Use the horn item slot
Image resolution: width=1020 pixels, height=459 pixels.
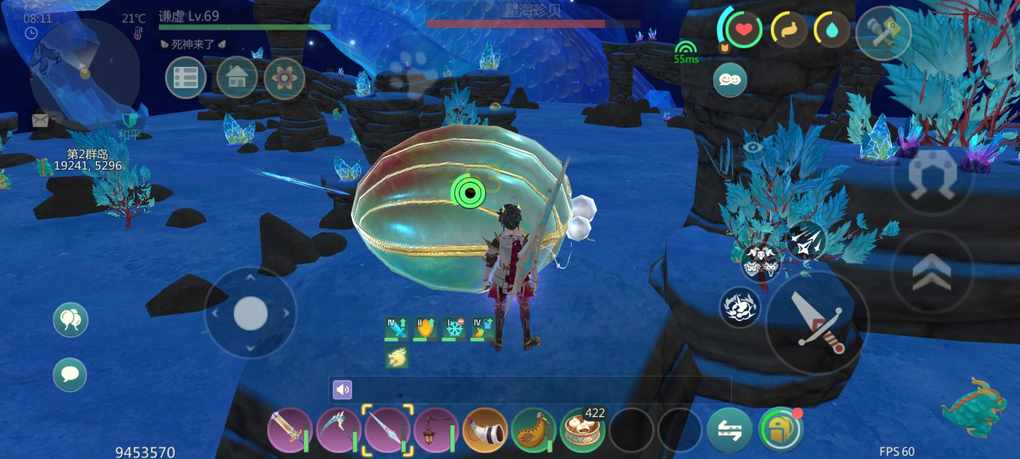(485, 430)
